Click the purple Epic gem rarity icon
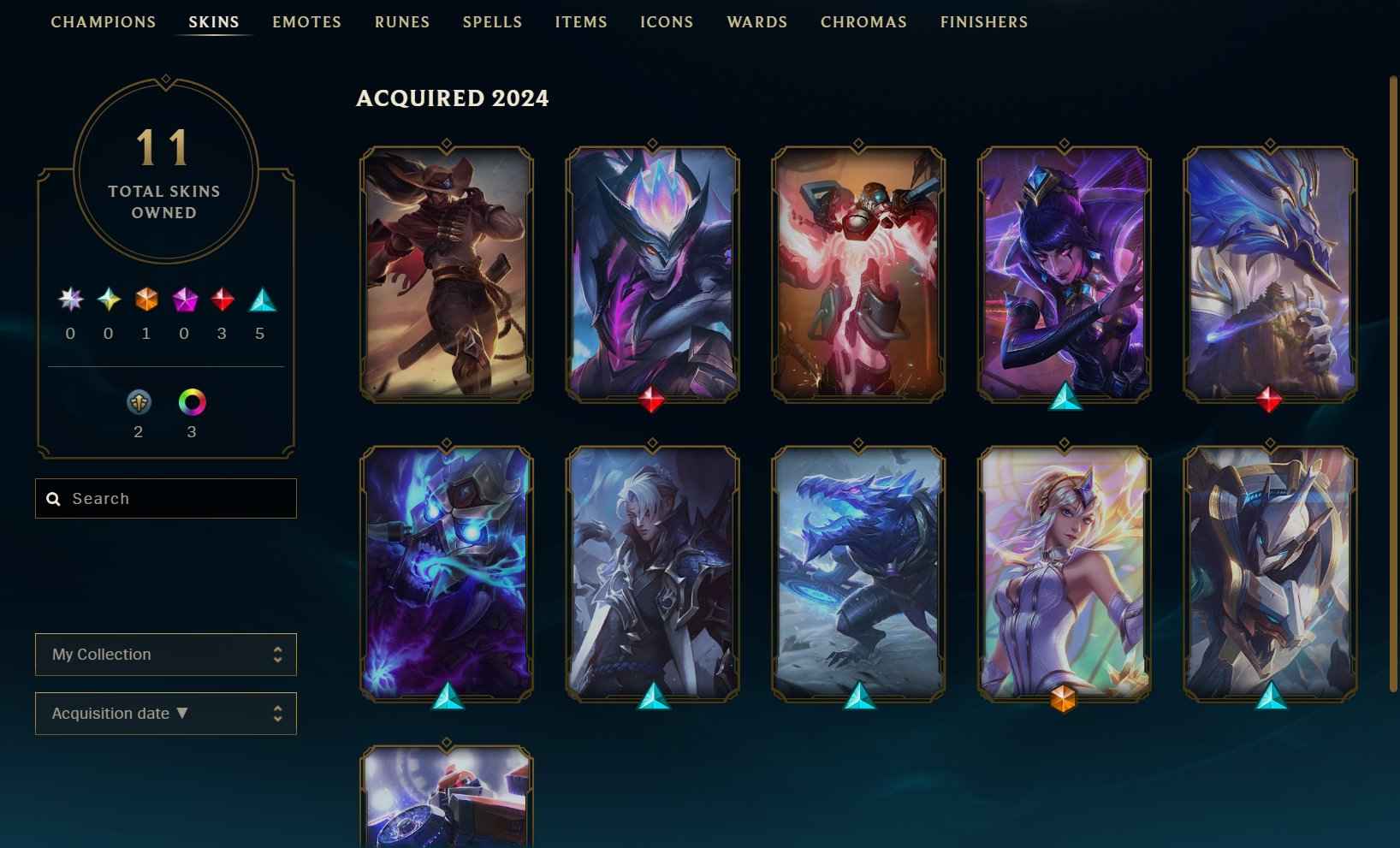 pos(183,301)
